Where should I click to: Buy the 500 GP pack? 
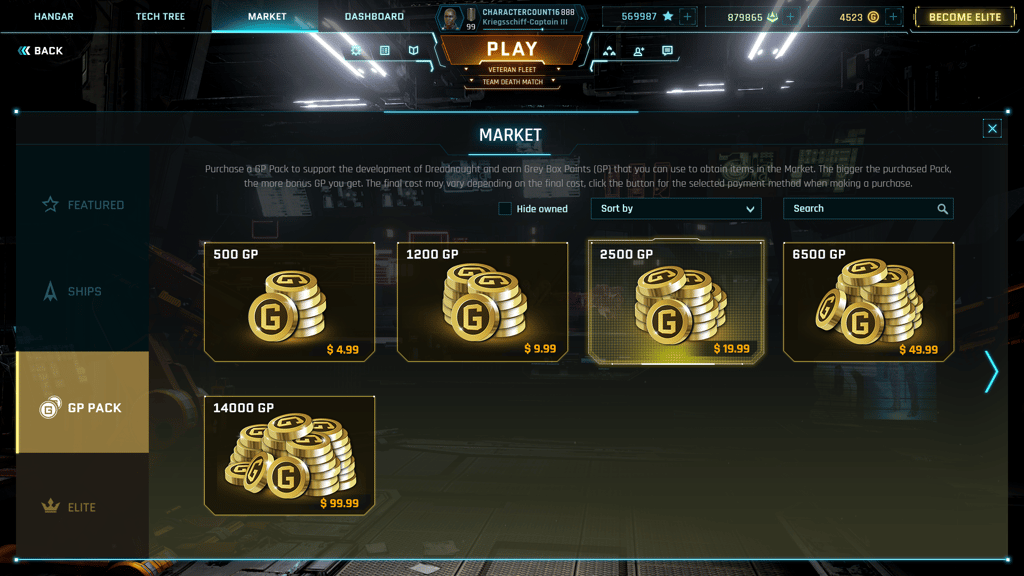coord(289,301)
